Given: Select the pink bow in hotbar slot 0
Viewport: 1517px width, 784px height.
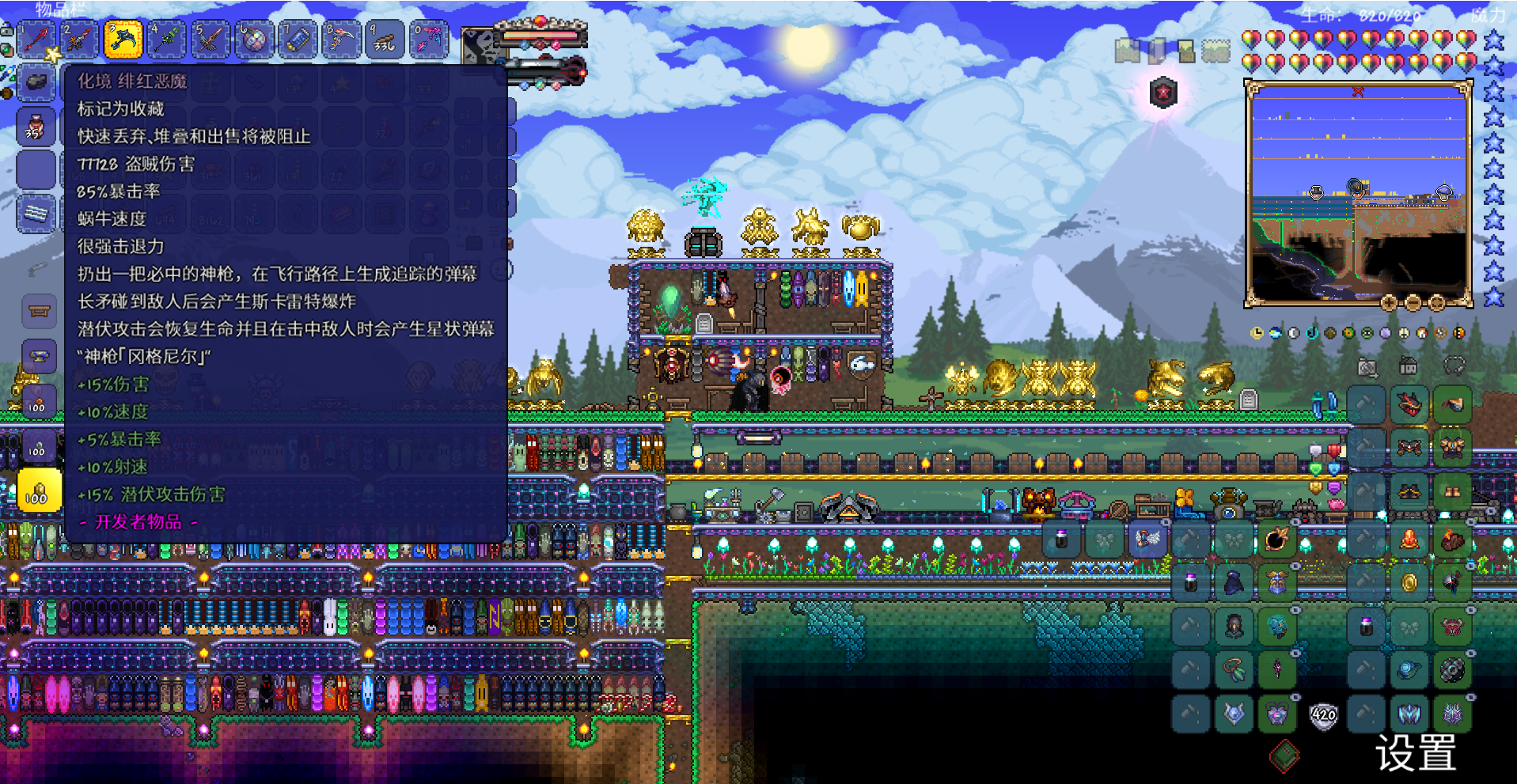Looking at the screenshot, I should tap(428, 40).
